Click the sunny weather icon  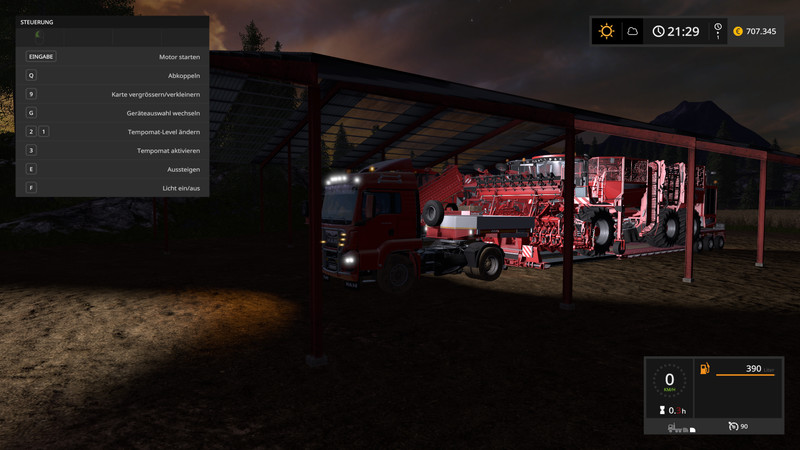point(606,31)
